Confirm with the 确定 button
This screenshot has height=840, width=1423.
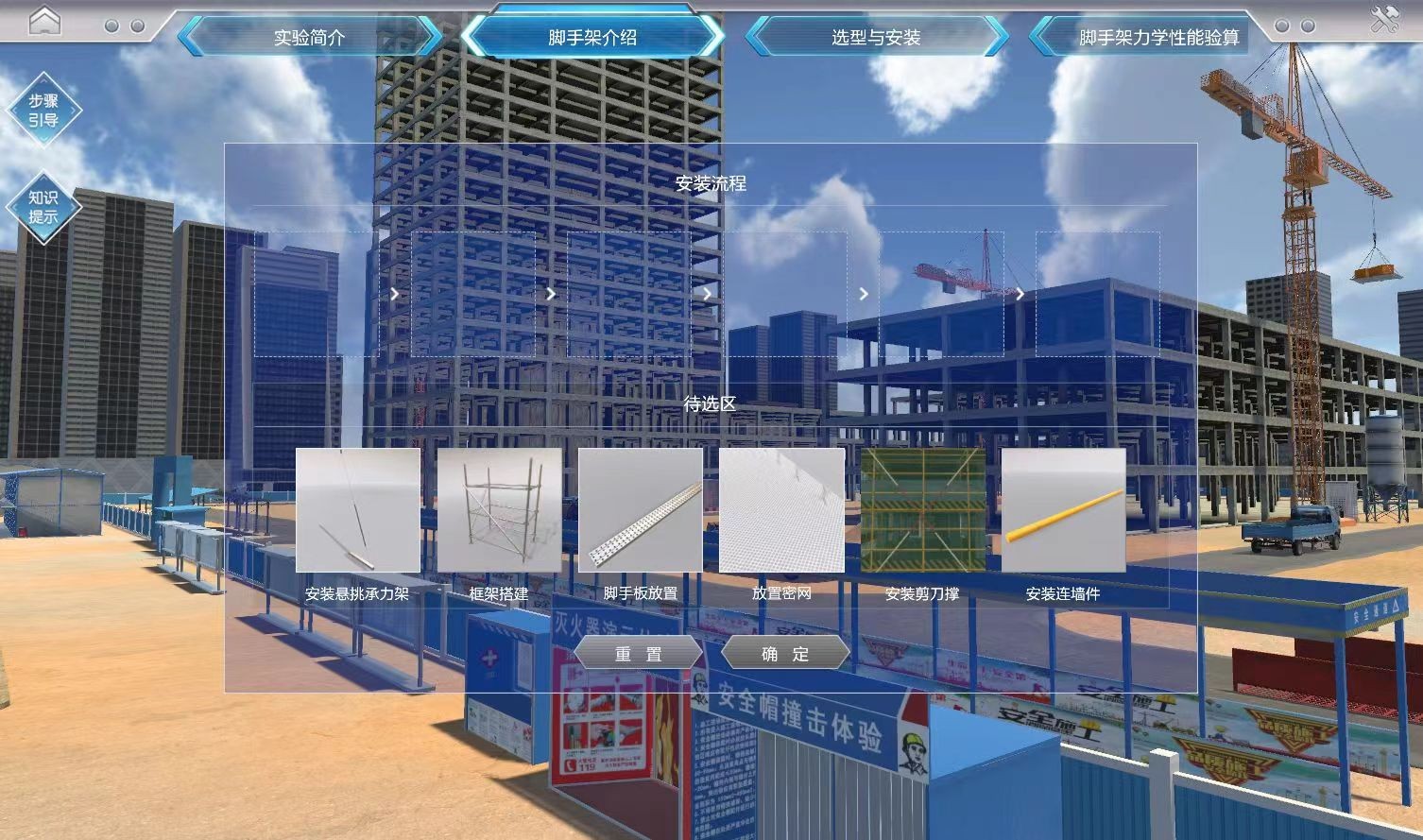coord(785,654)
